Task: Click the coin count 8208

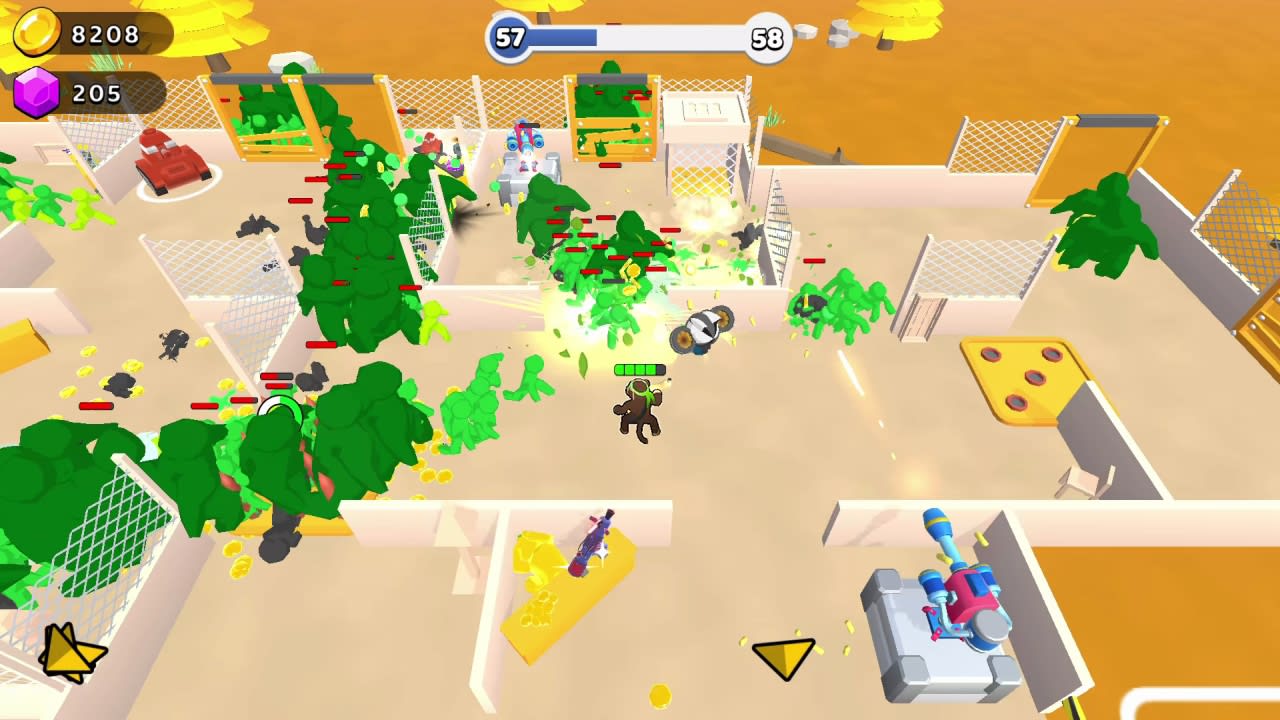Action: point(105,33)
